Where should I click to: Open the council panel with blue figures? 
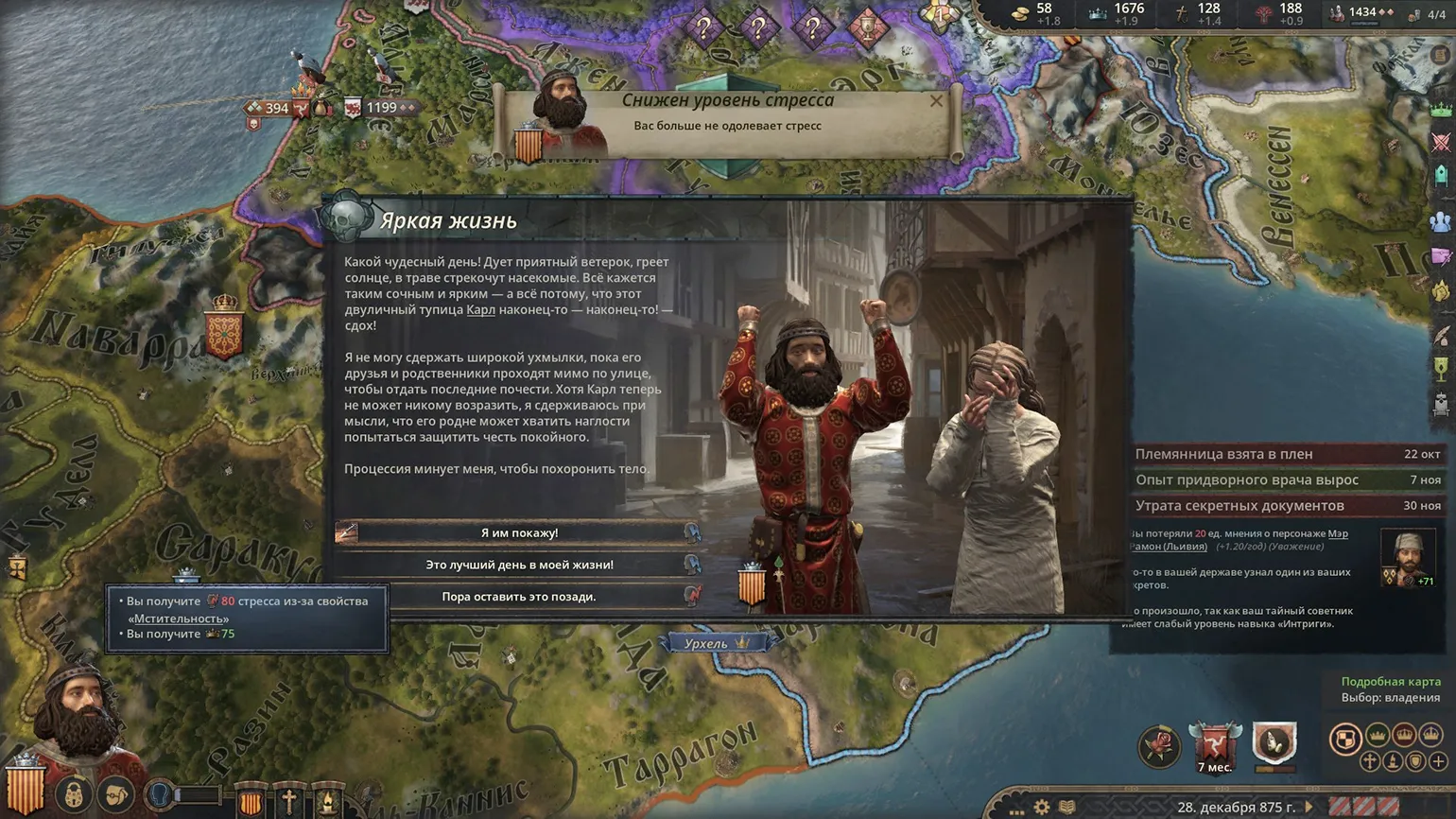click(x=1441, y=221)
